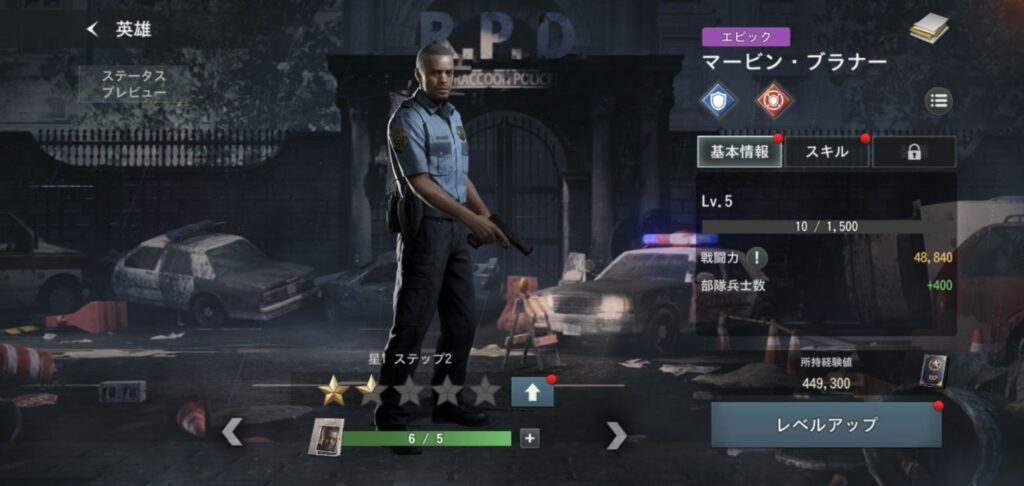Click the star upgrade up-arrow button

532,391
